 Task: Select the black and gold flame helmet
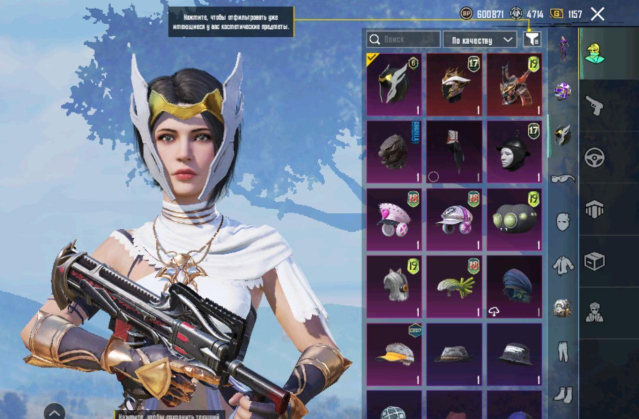(454, 84)
